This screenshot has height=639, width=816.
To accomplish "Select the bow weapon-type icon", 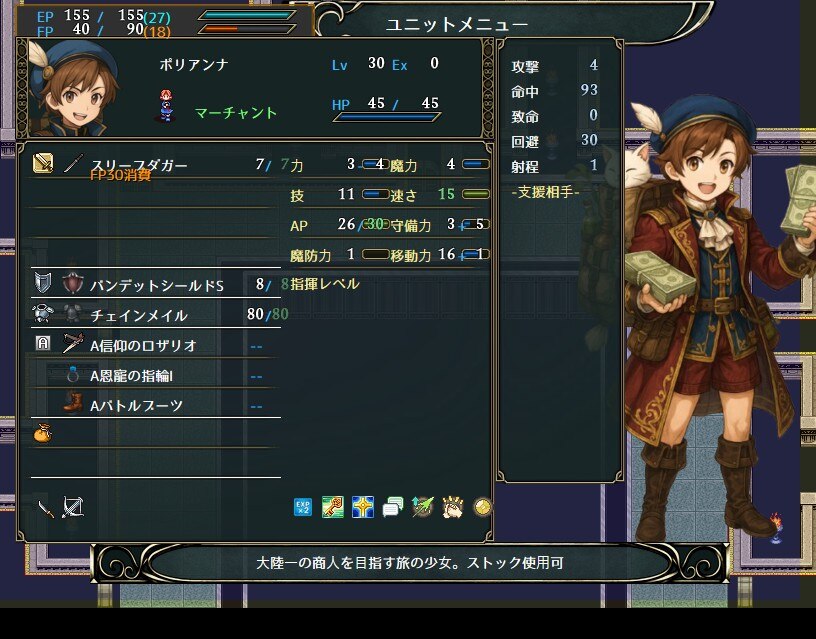I will (72, 508).
